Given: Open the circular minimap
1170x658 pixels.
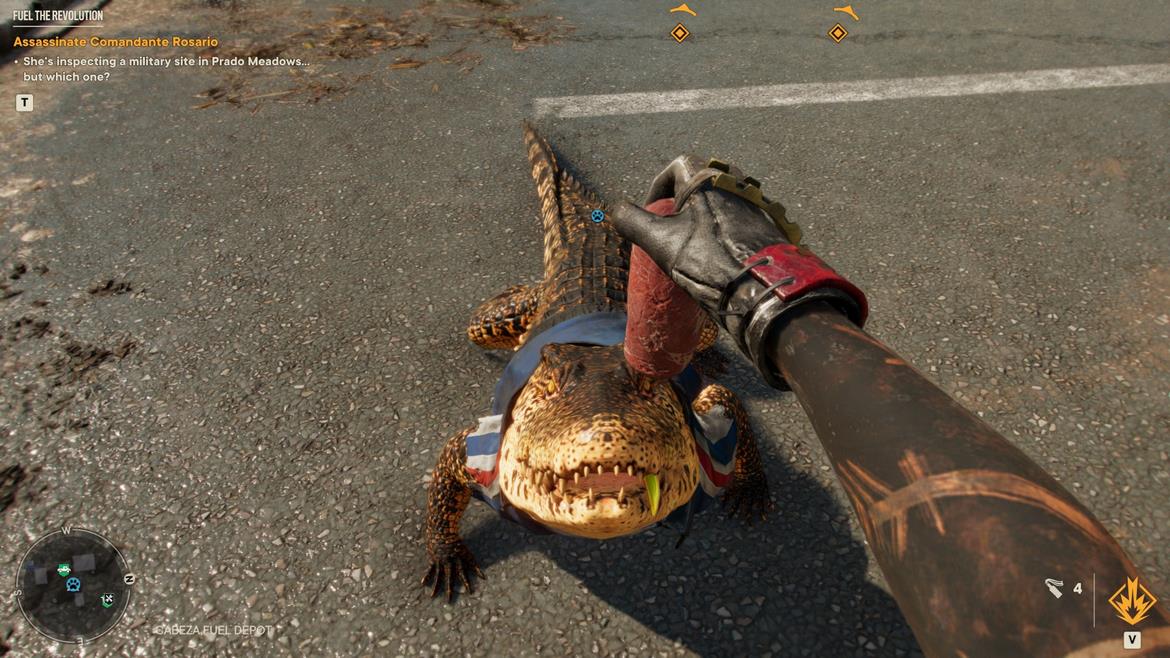Looking at the screenshot, I should (x=73, y=586).
